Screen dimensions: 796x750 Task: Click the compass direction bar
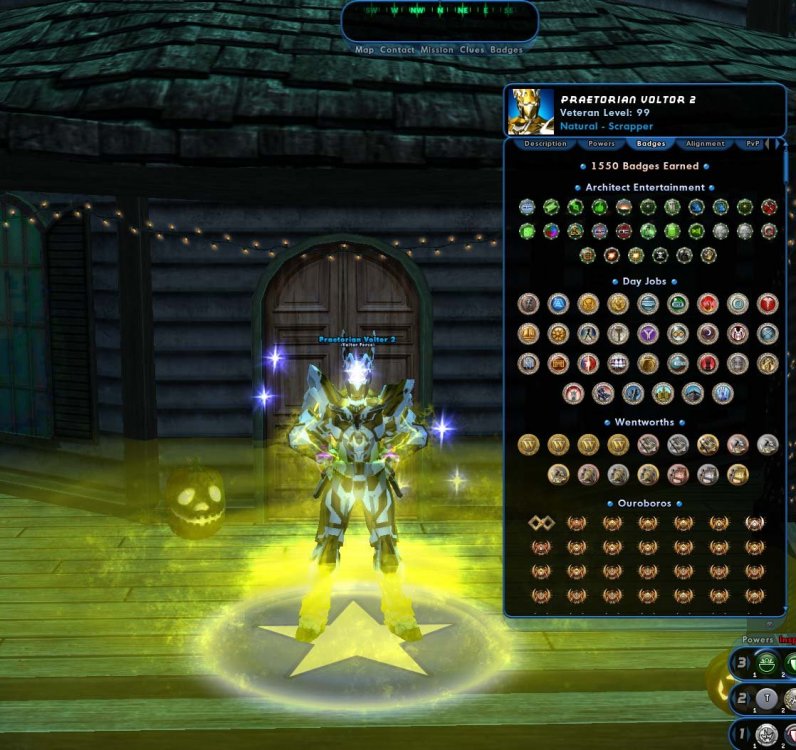tap(439, 12)
